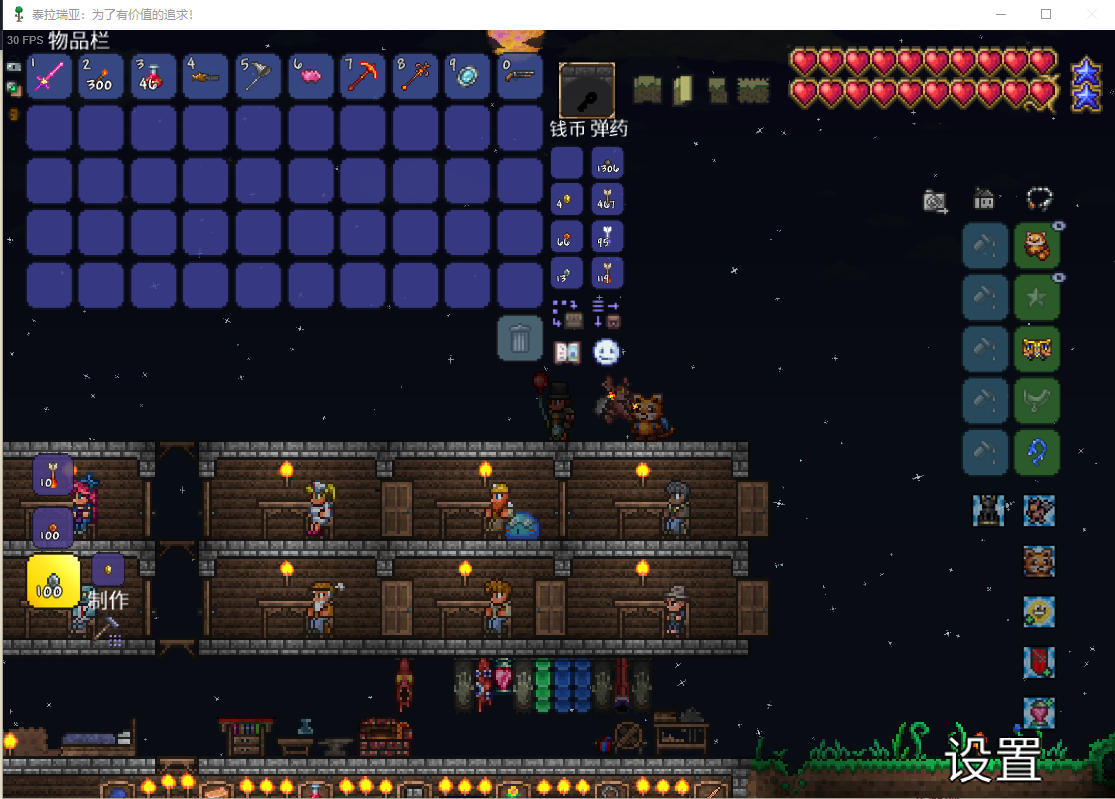Select the blue hook equipment slot
This screenshot has width=1115, height=799.
(1037, 452)
